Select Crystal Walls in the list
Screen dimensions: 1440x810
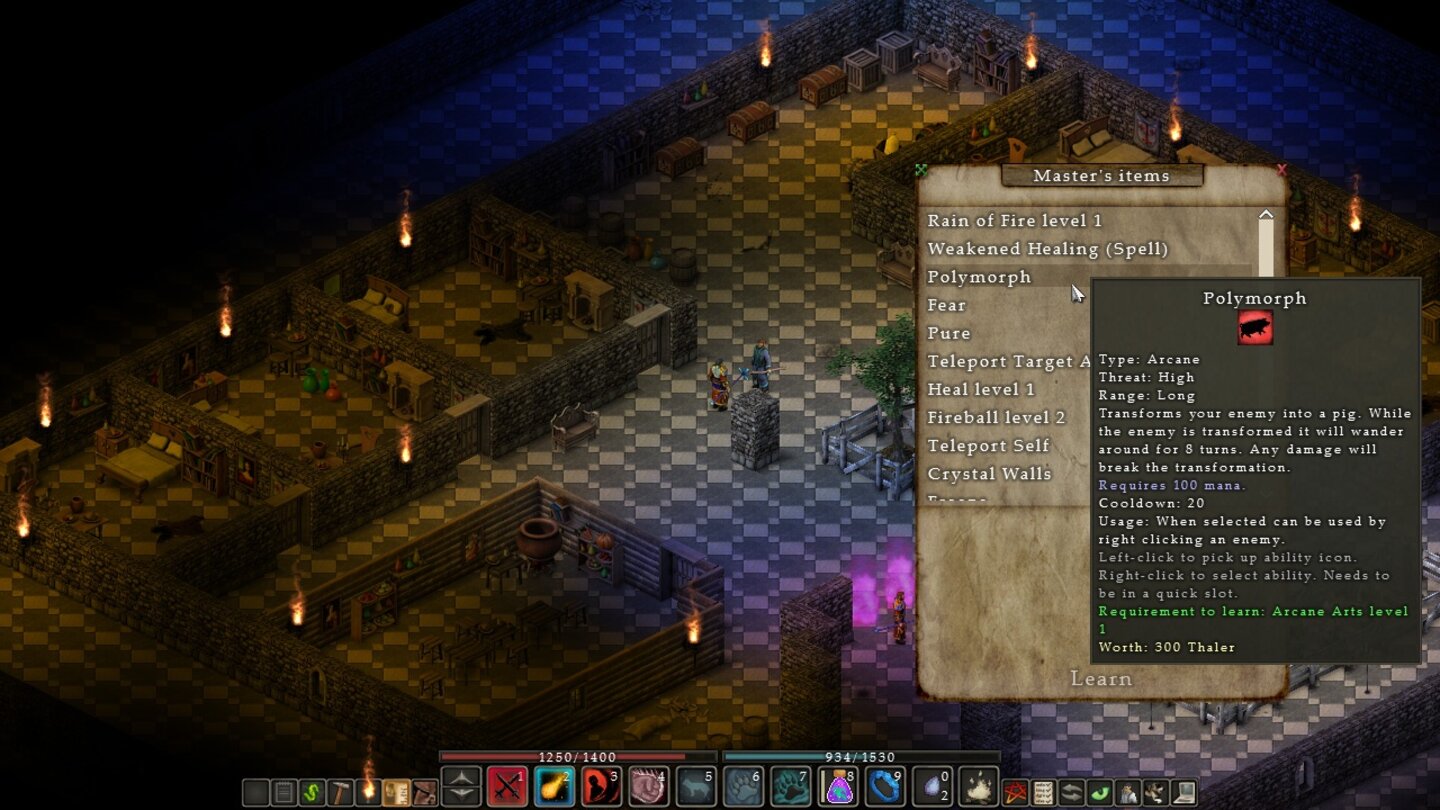pos(989,473)
